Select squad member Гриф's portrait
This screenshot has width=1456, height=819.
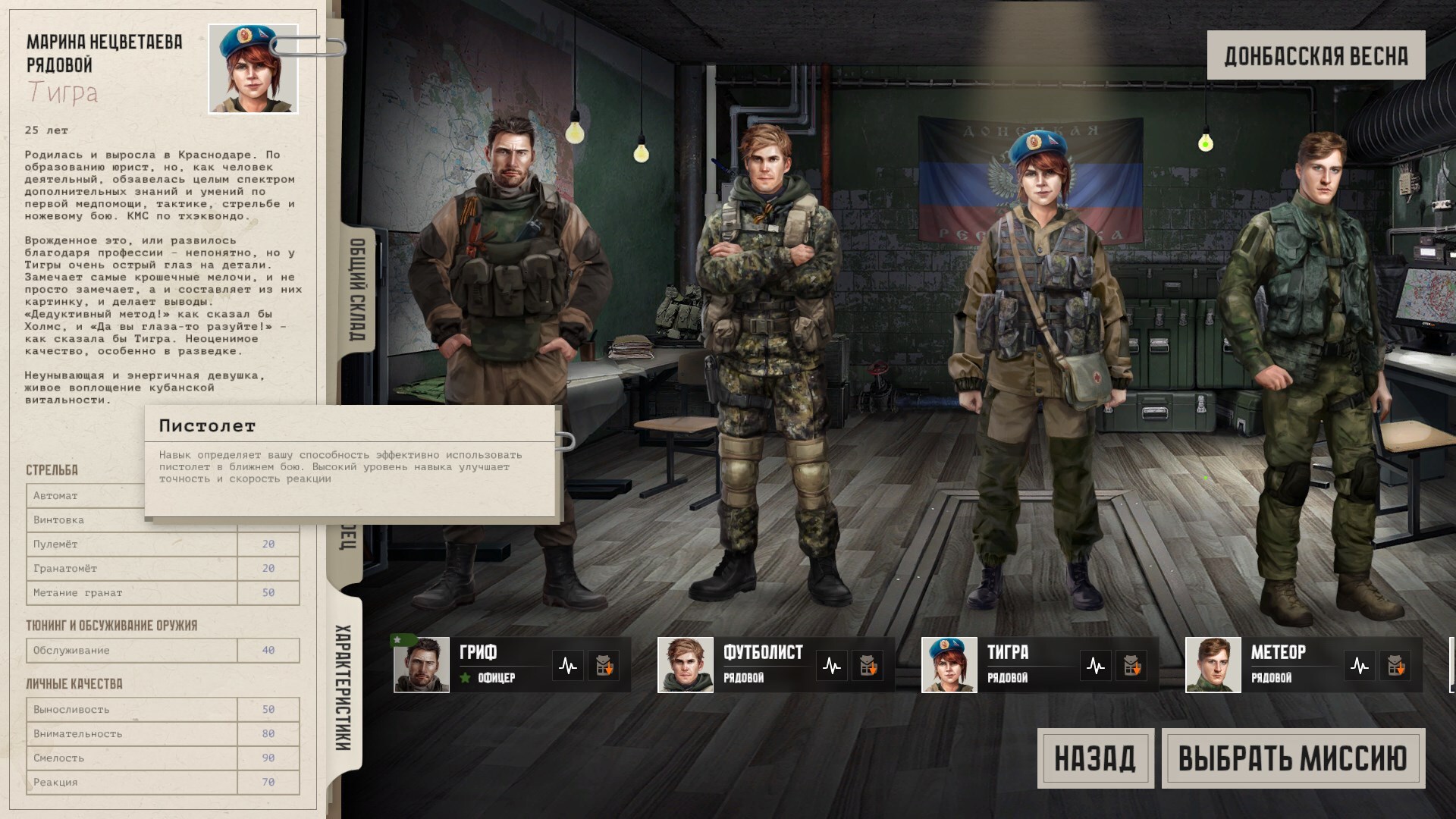422,665
